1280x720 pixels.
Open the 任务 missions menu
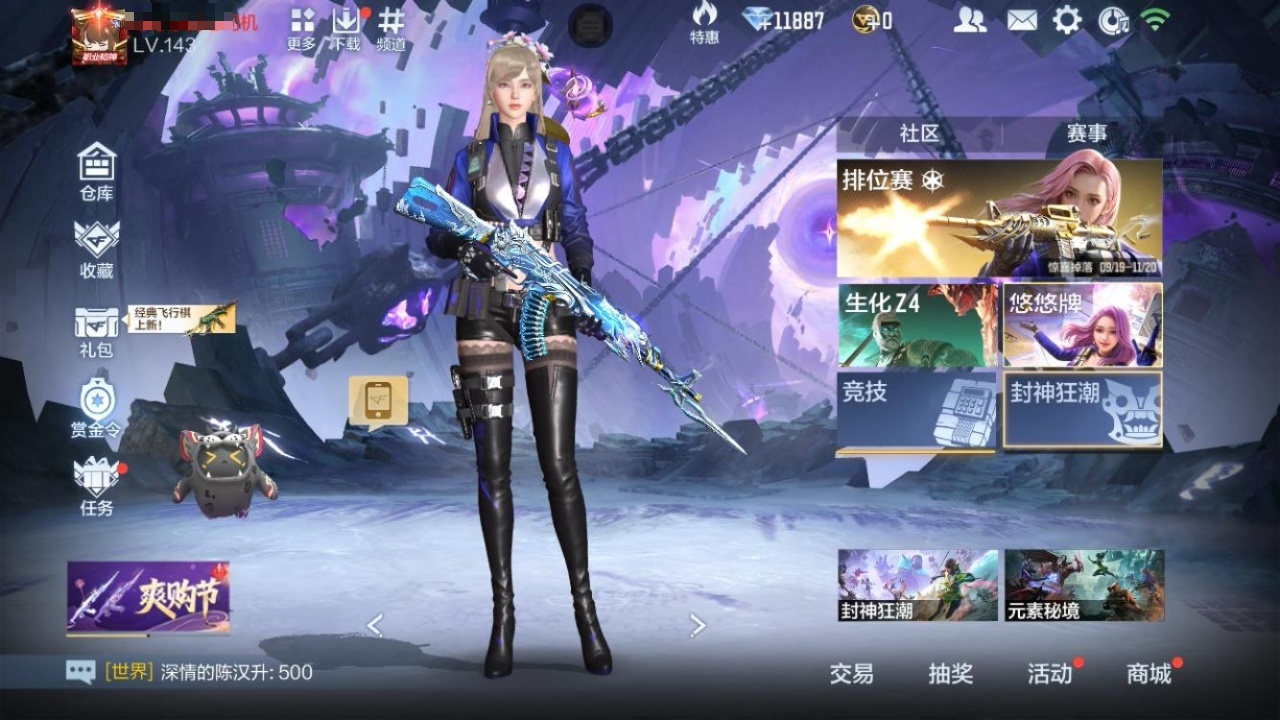click(97, 485)
